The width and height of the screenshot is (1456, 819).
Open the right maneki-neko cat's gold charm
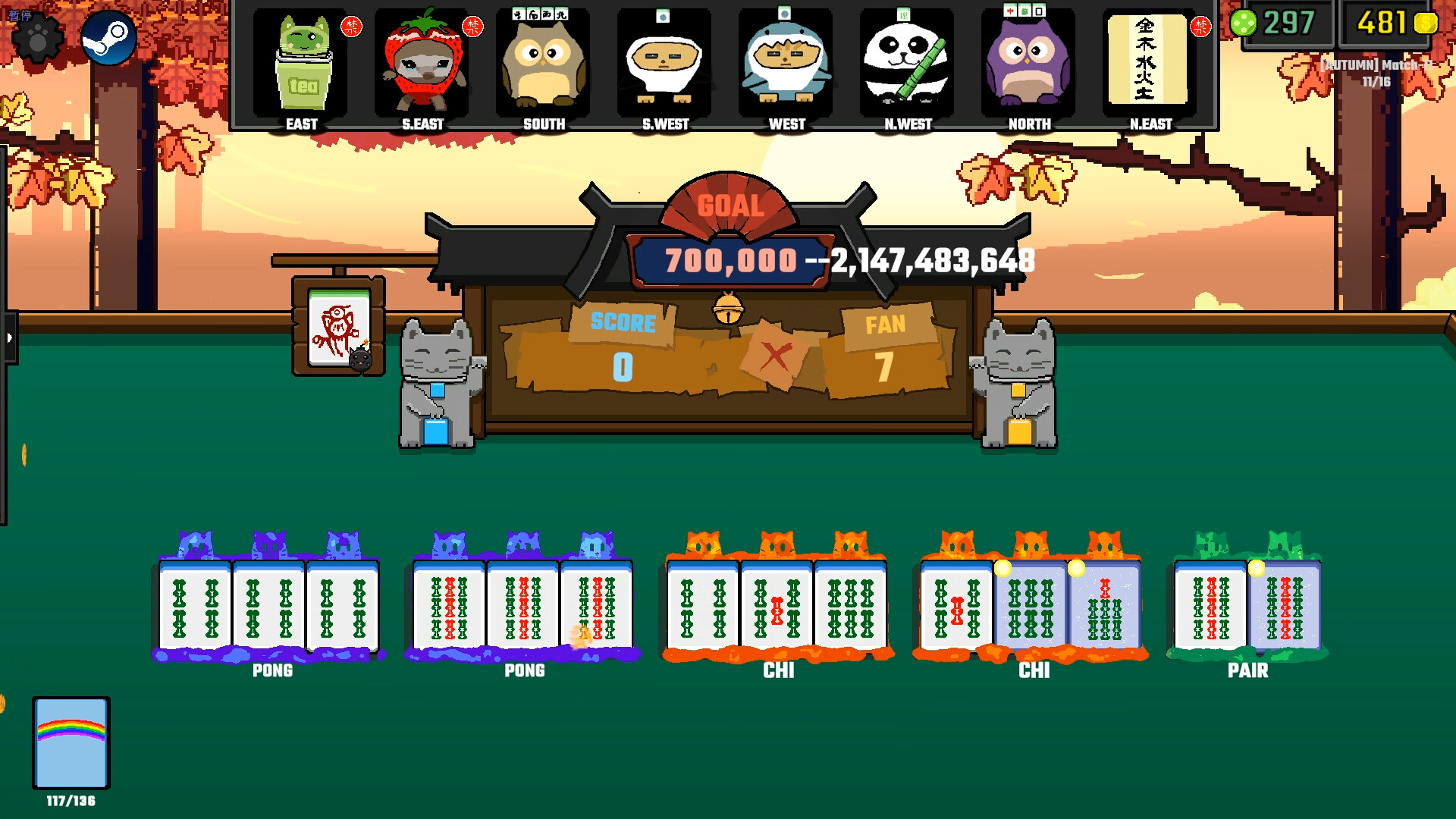[x=1020, y=390]
